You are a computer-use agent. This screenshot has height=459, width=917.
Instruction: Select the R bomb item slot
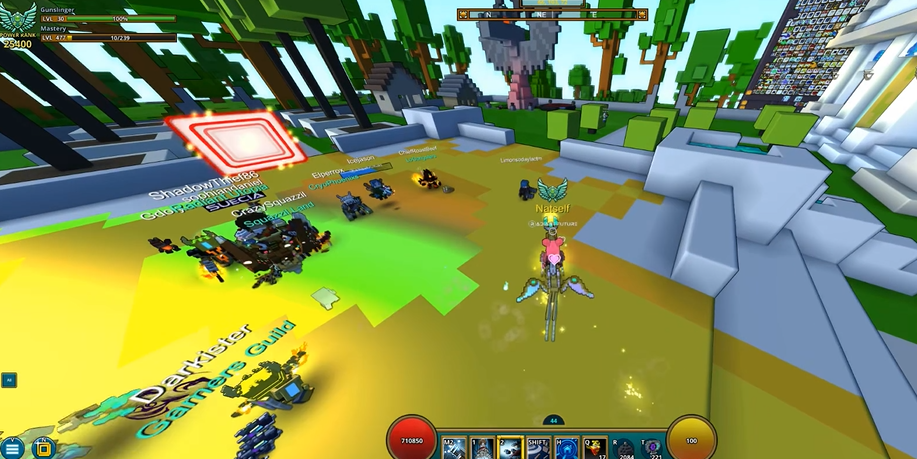(x=625, y=447)
